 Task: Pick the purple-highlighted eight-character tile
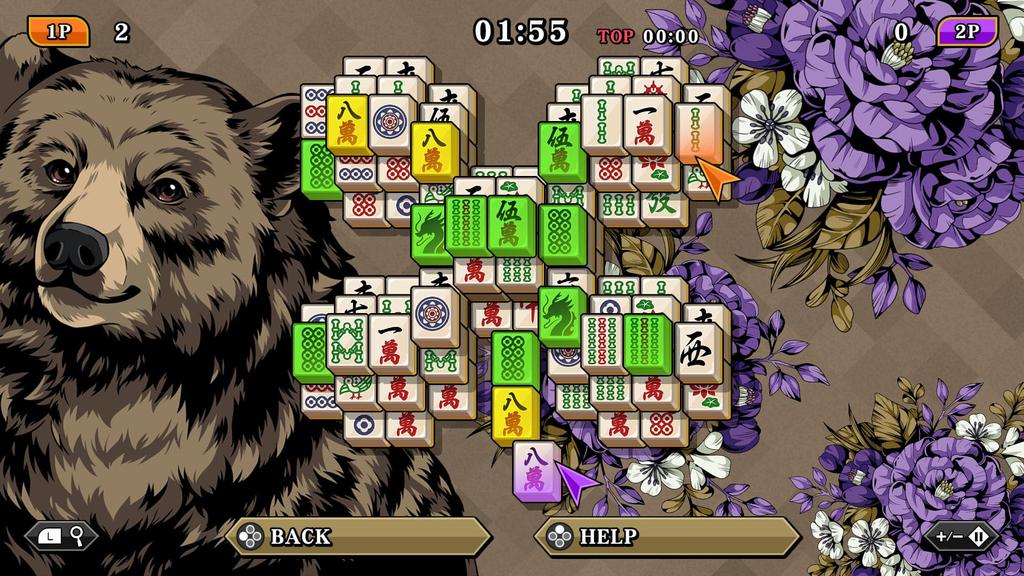[x=536, y=469]
